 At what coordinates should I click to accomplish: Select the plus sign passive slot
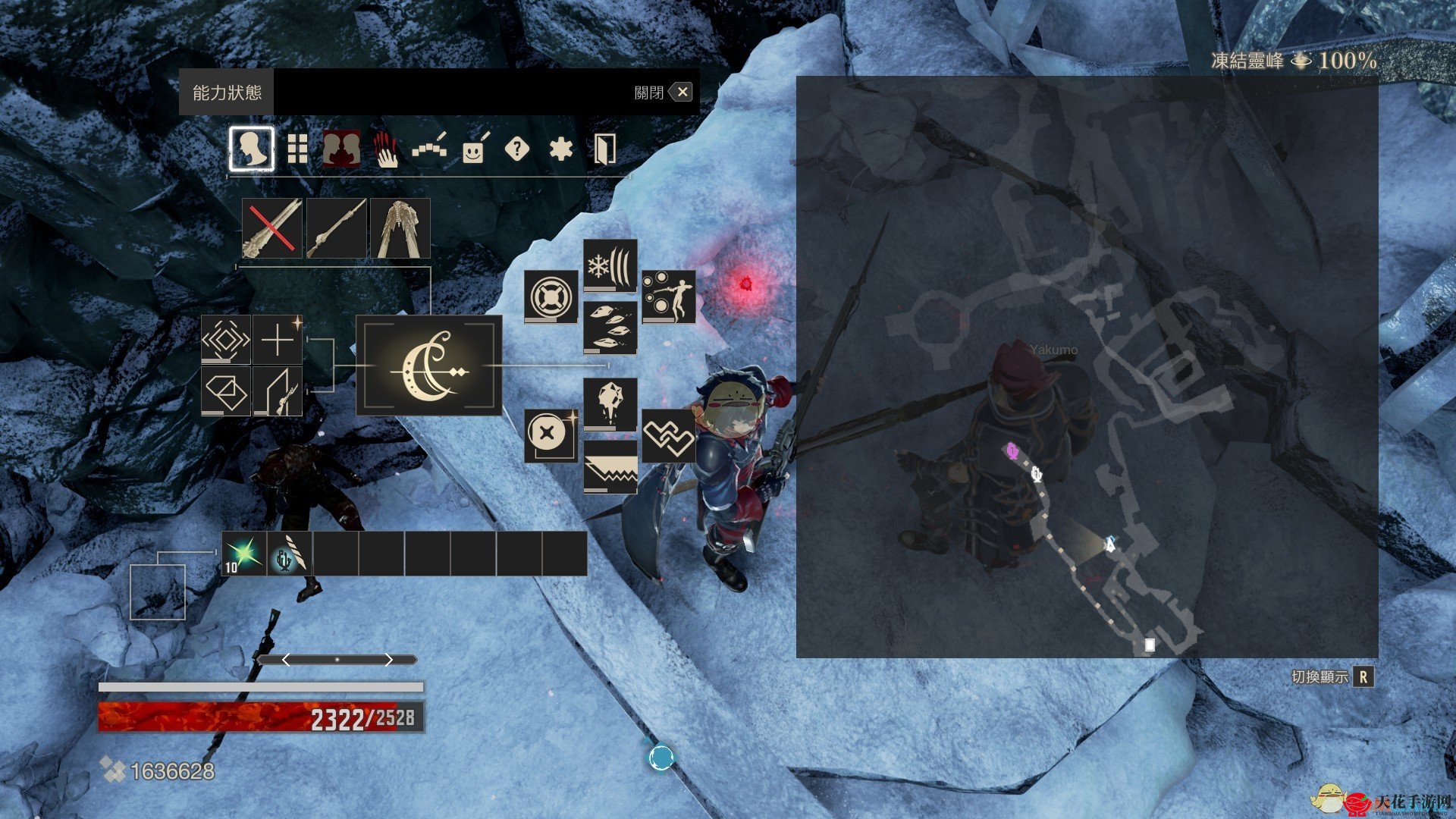(x=278, y=340)
